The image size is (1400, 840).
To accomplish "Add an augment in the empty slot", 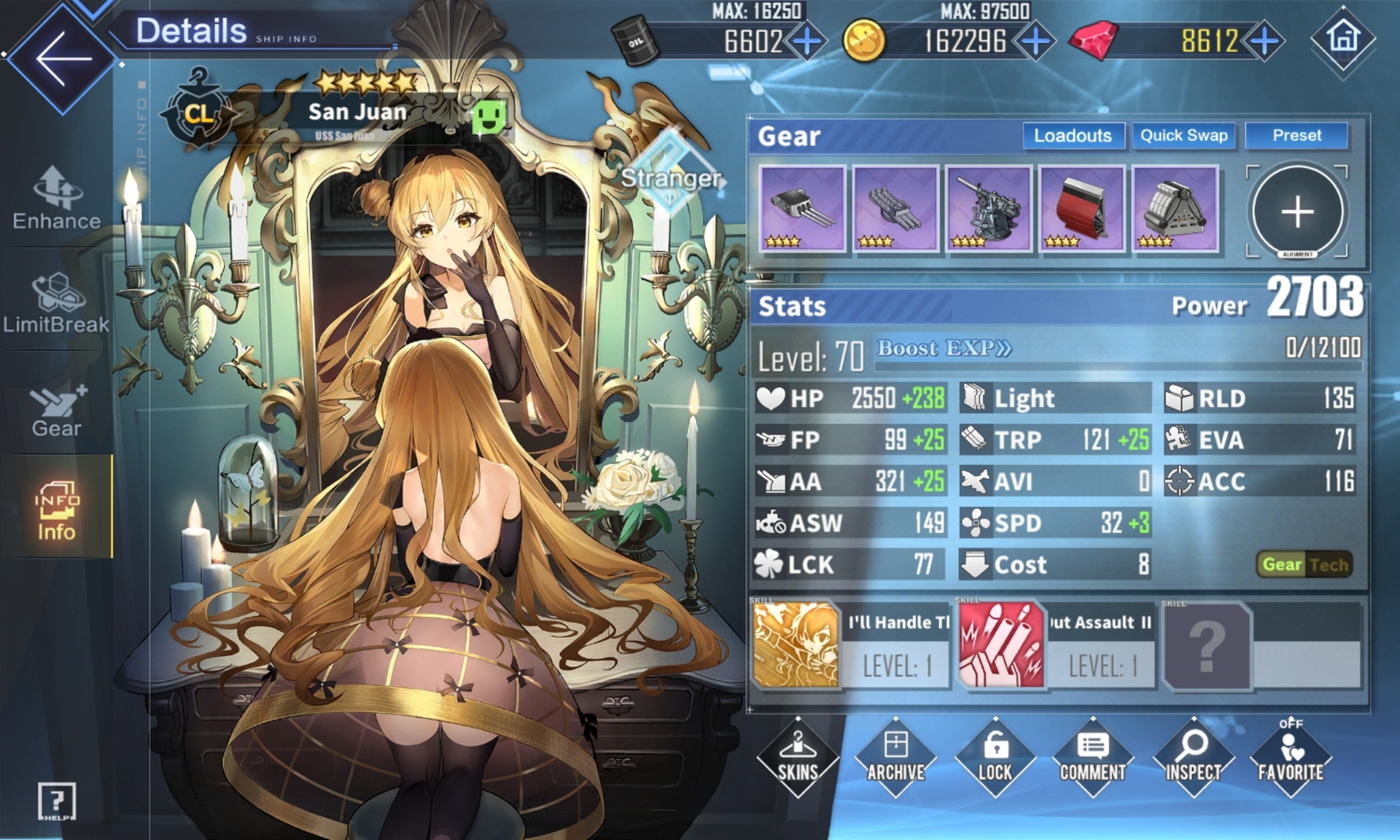I will point(1297,212).
